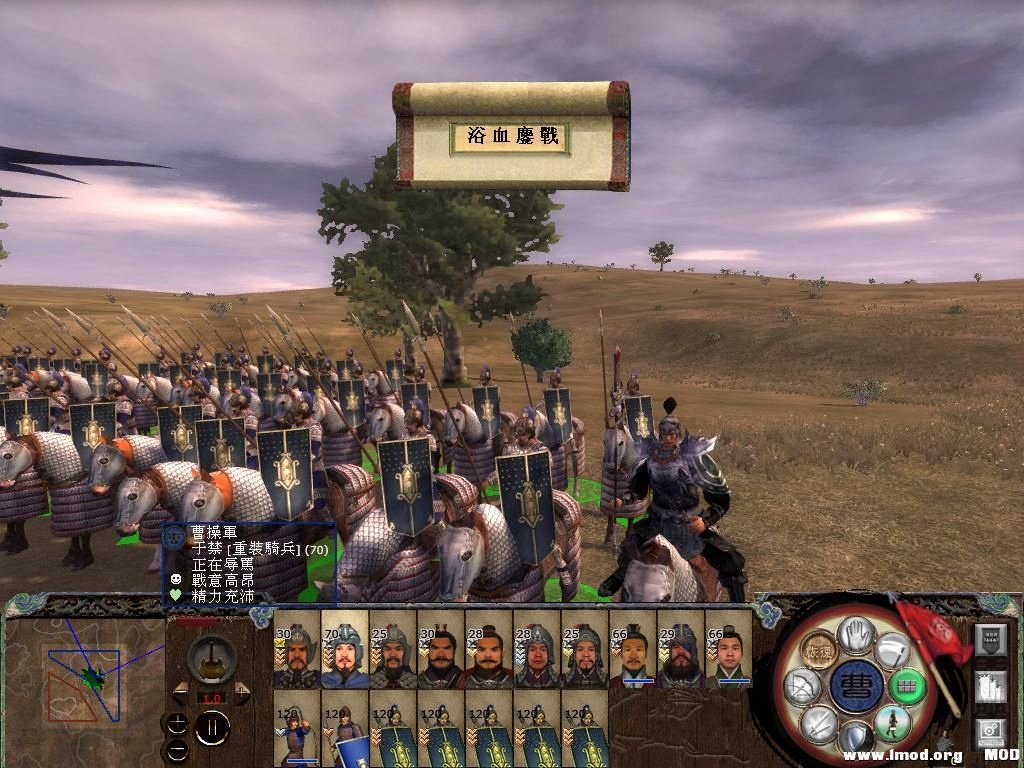Viewport: 1024px width, 768px height.
Task: Zoom out the minimap with the minus button
Action: pos(177,748)
